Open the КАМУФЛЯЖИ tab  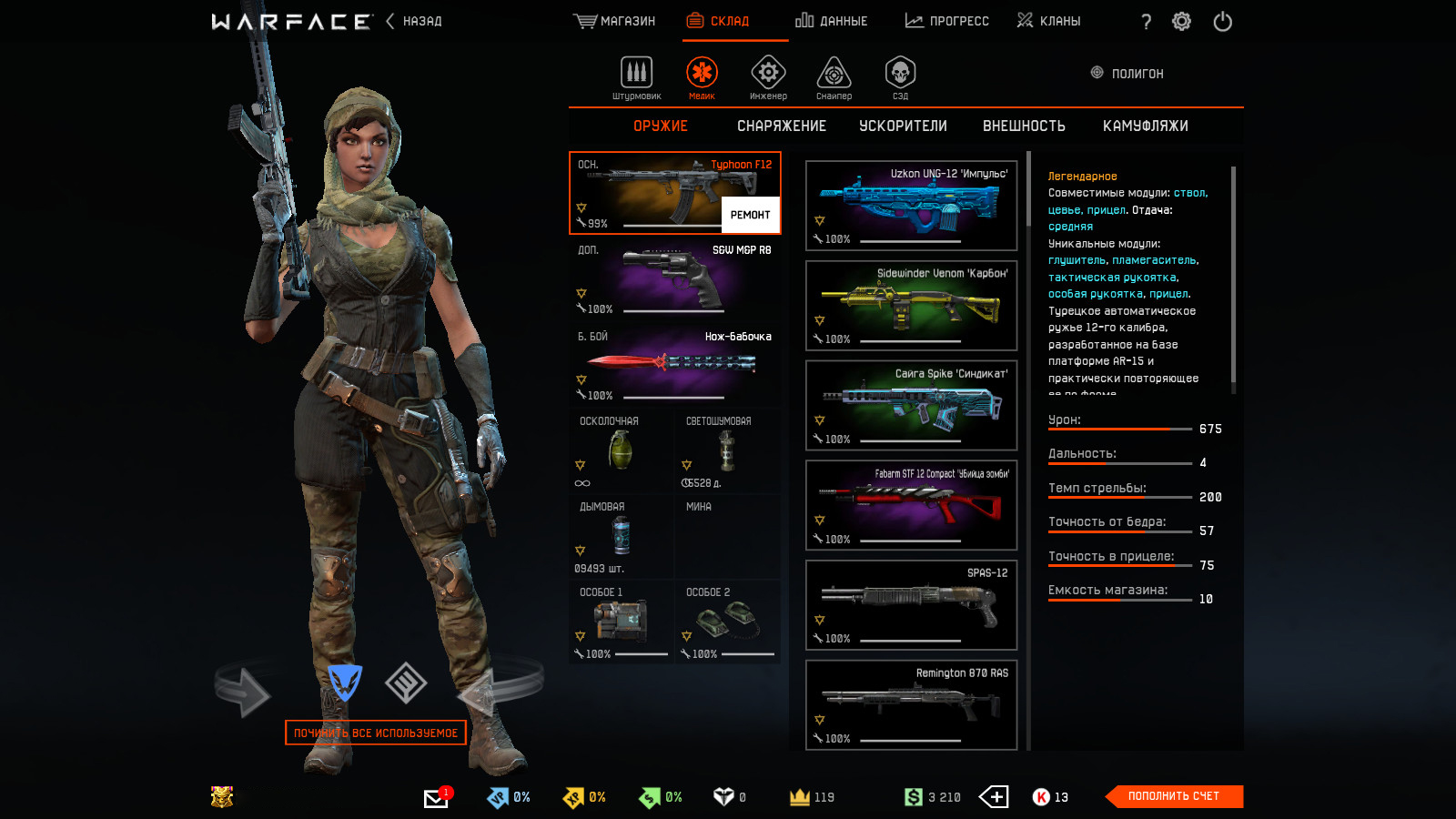pos(1145,126)
